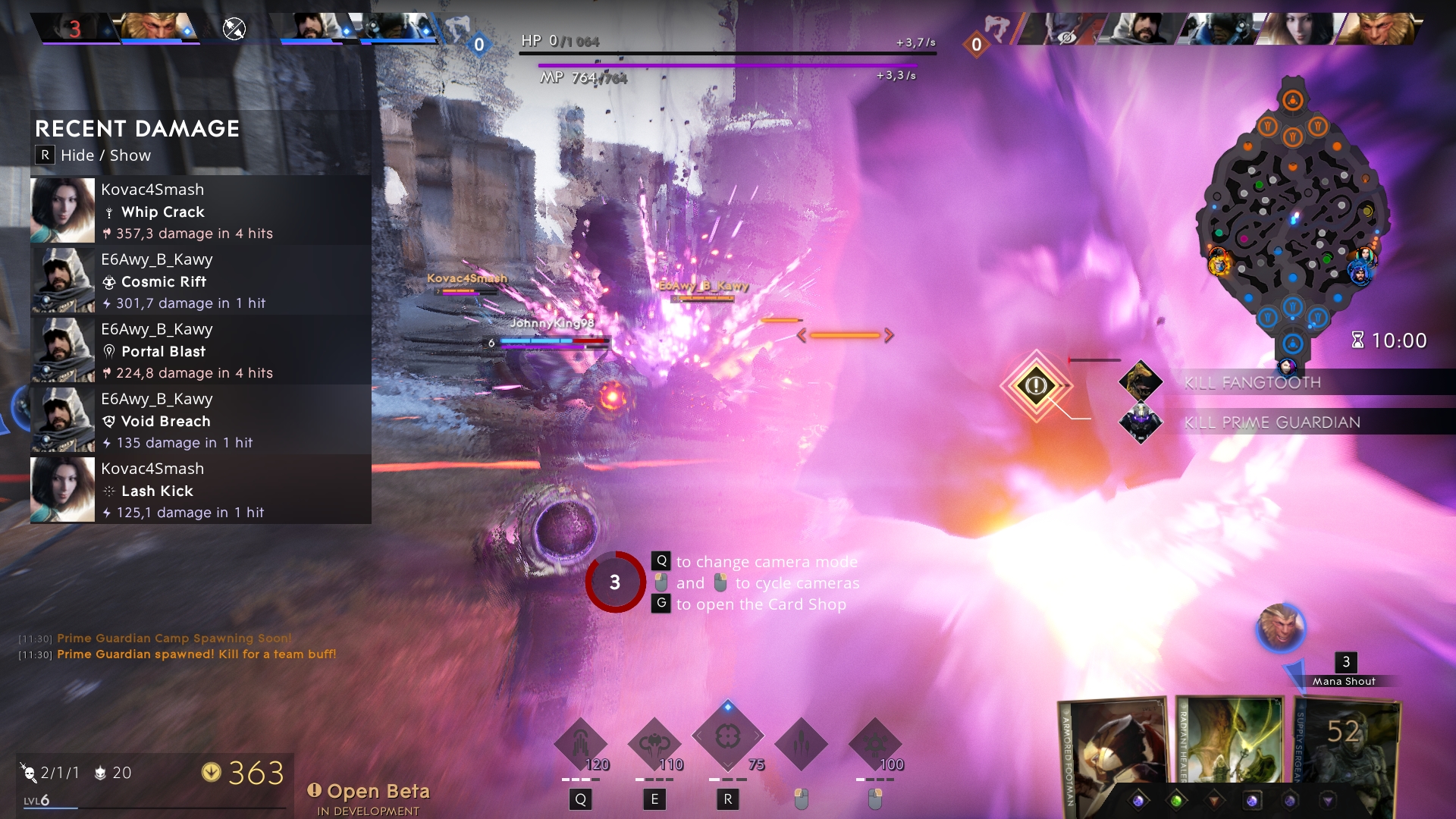
Task: Click the green gem in the card bar
Action: [x=1176, y=801]
